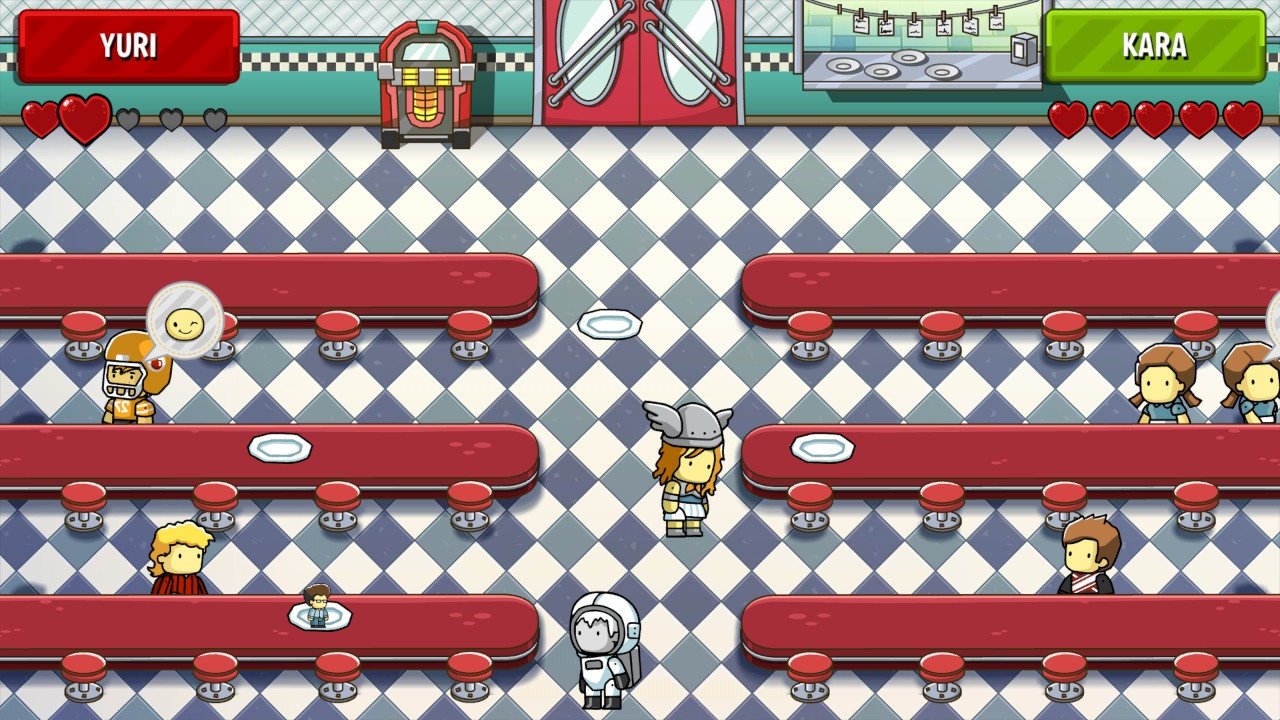Select the valkyrie character with winged helmet

click(690, 465)
